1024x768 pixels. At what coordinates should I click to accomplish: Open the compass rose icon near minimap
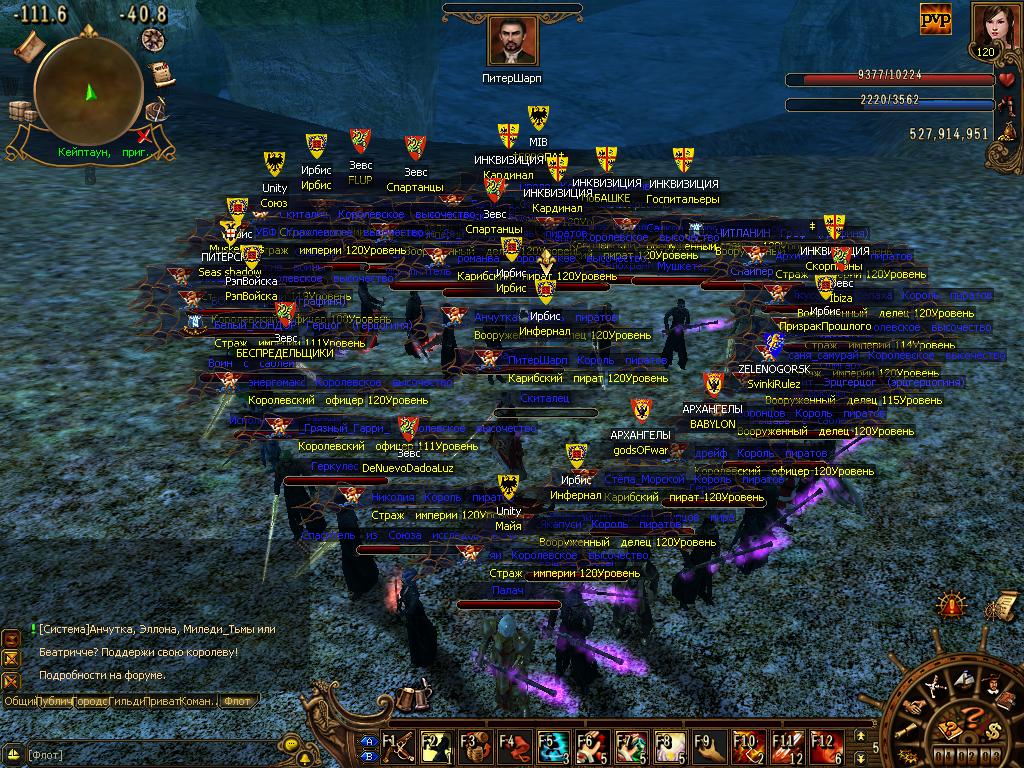(x=153, y=39)
